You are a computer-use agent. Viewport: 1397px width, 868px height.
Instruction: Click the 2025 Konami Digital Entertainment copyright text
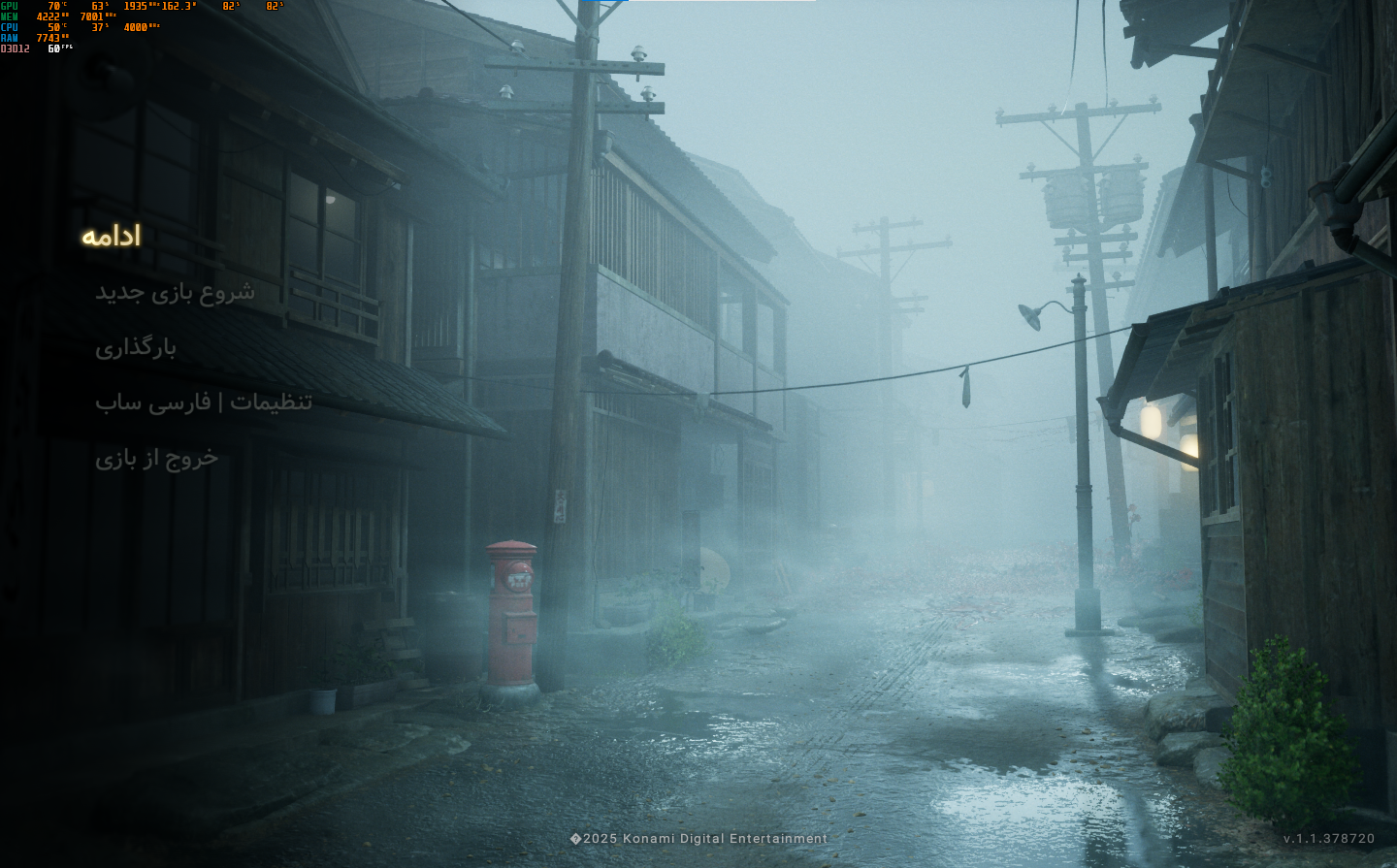(698, 838)
